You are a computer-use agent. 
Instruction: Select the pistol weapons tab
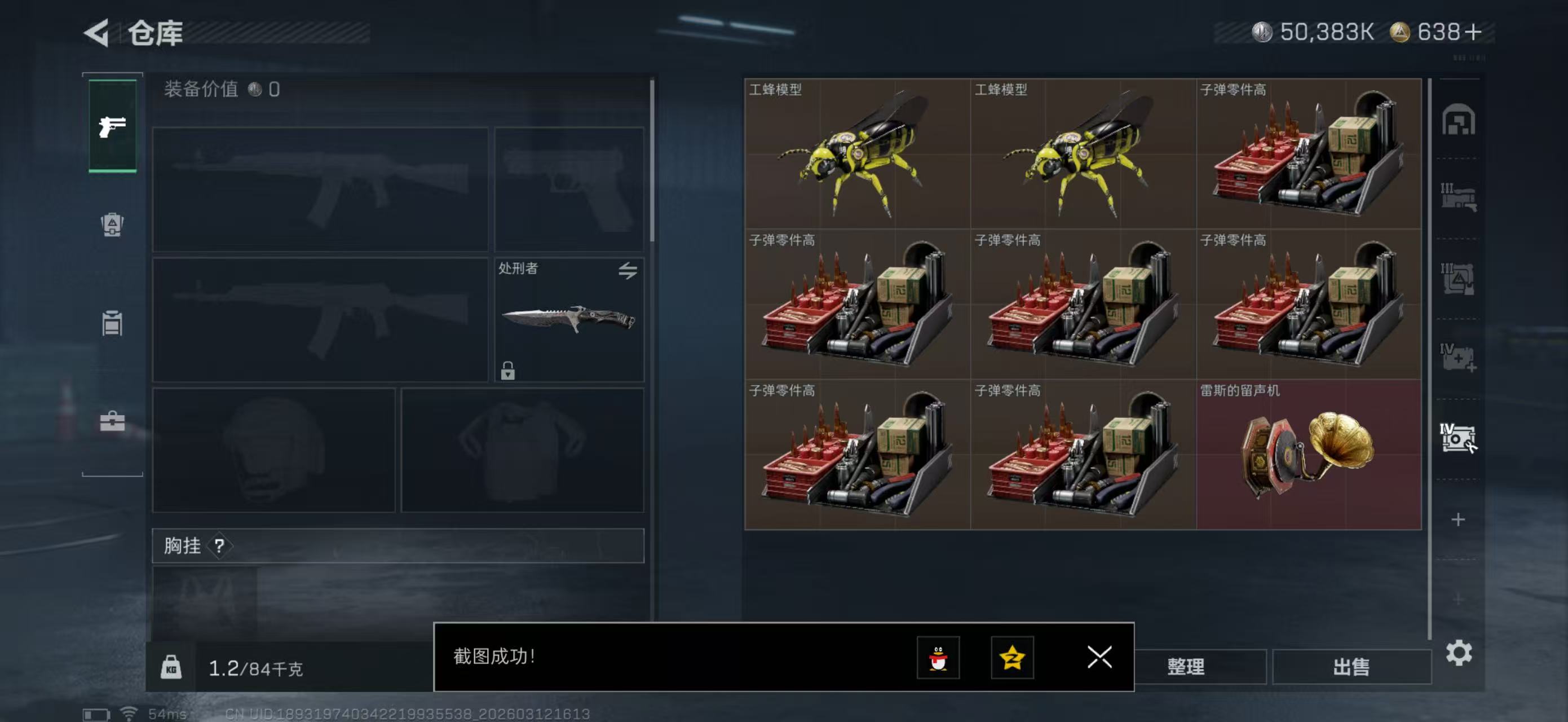113,126
